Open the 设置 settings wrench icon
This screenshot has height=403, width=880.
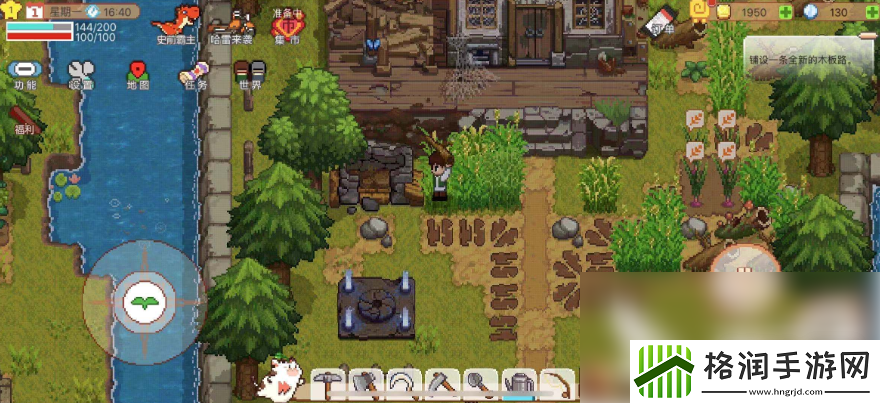(81, 73)
